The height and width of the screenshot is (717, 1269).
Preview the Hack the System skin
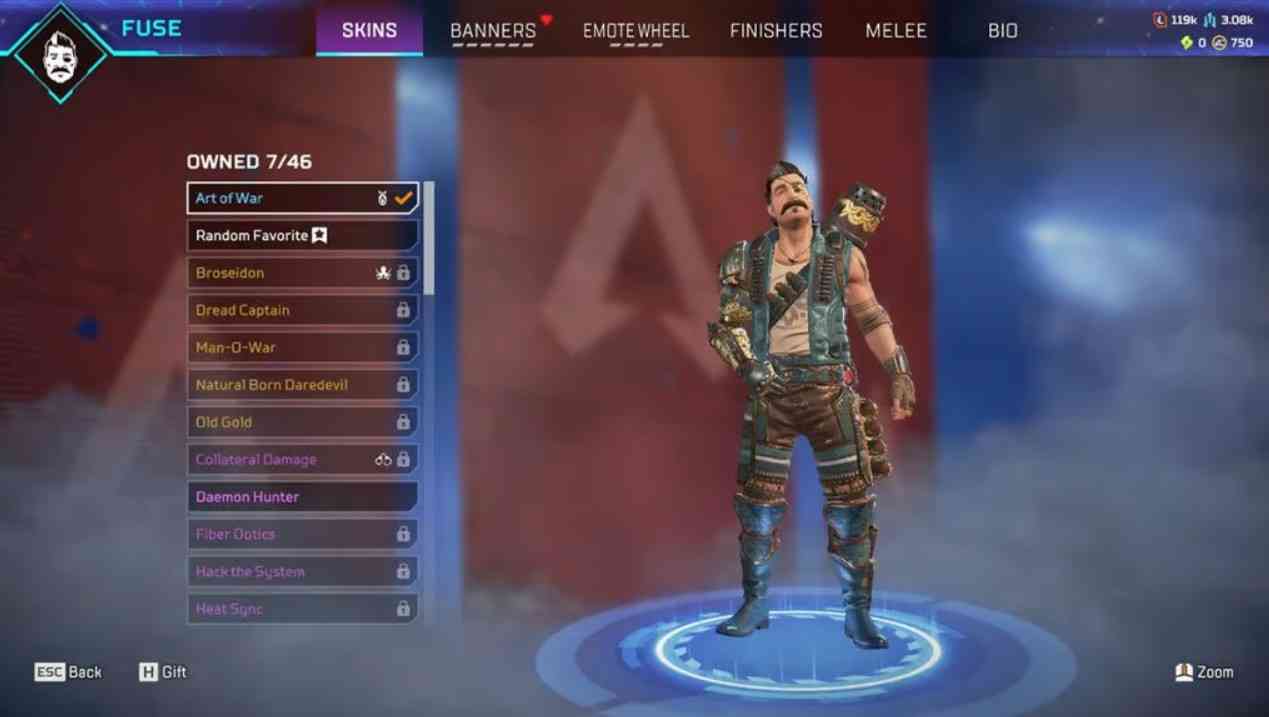pos(302,572)
